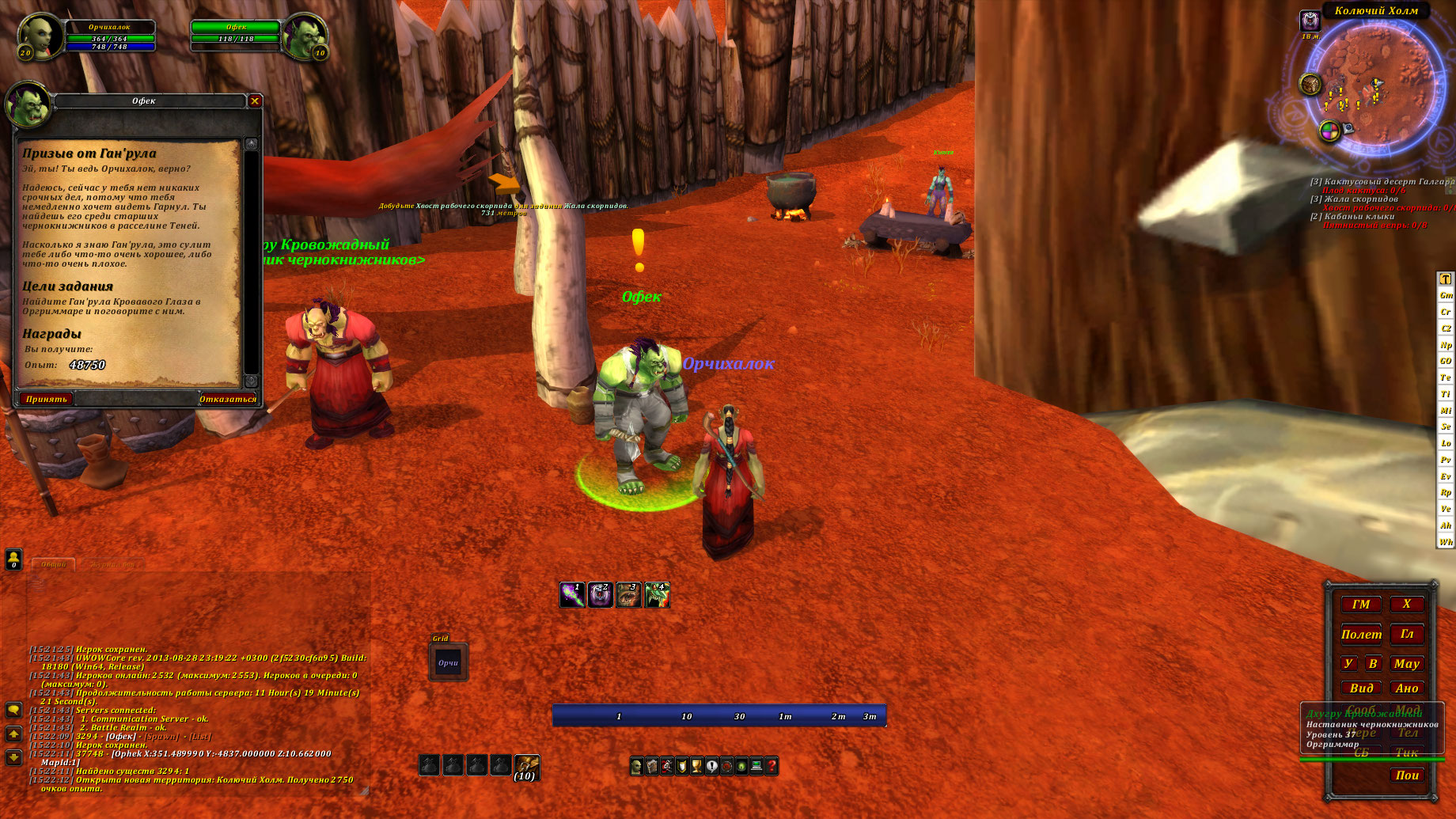Open the red question mark help button
1456x819 pixels.
772,766
